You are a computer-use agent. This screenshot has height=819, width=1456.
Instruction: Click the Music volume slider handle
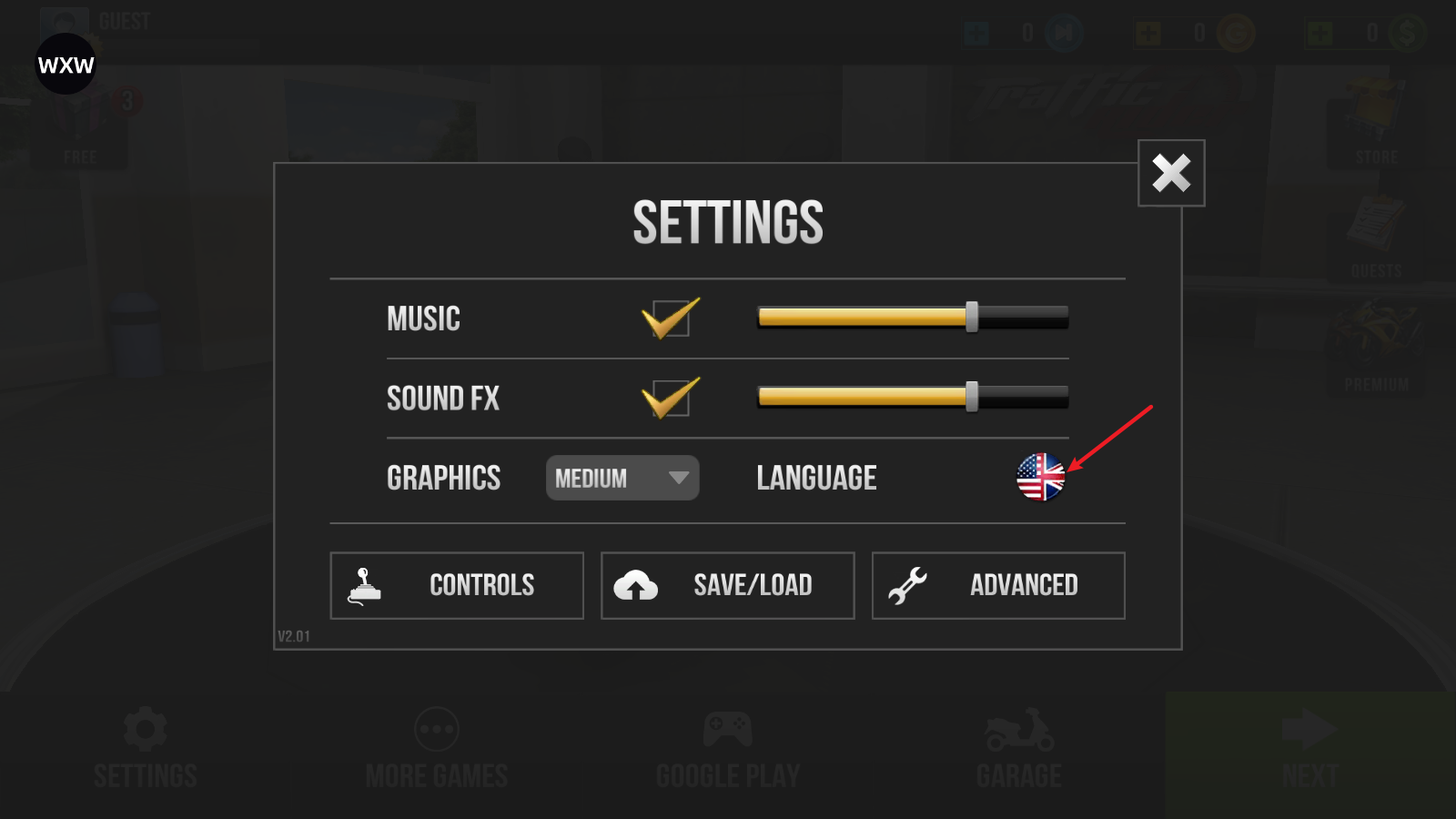tap(972, 317)
